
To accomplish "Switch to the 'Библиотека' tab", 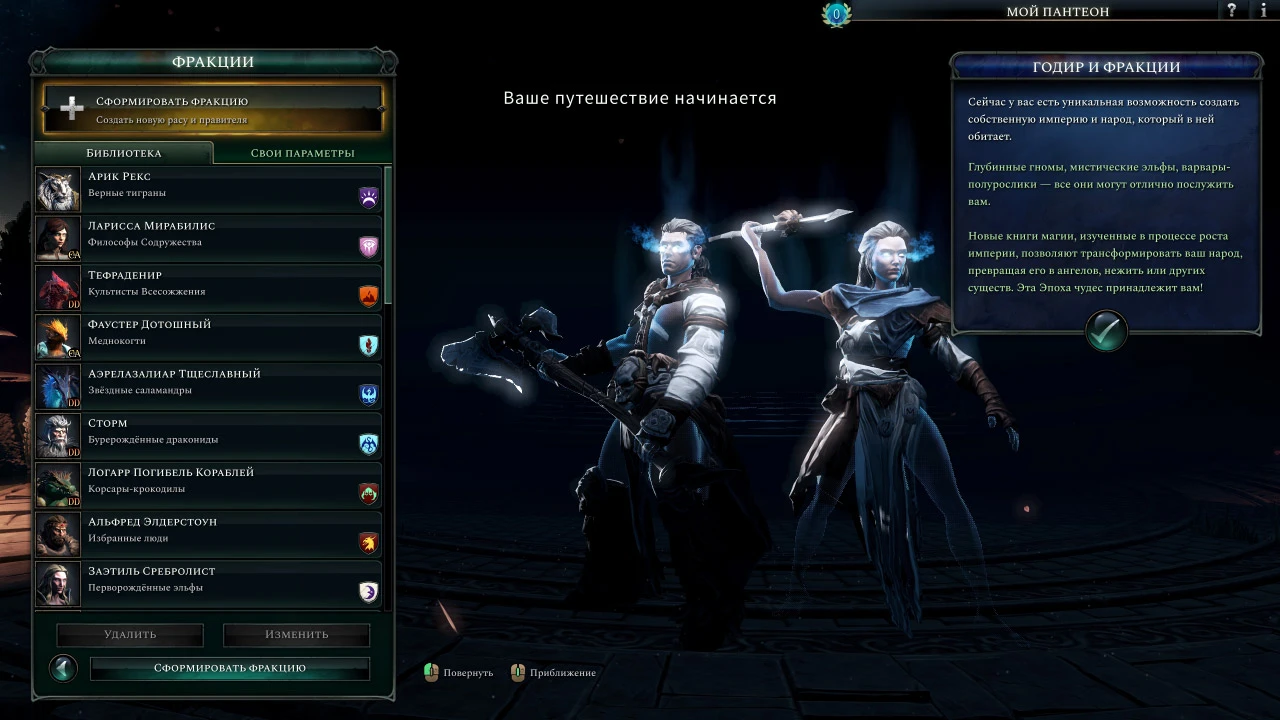I will point(123,153).
